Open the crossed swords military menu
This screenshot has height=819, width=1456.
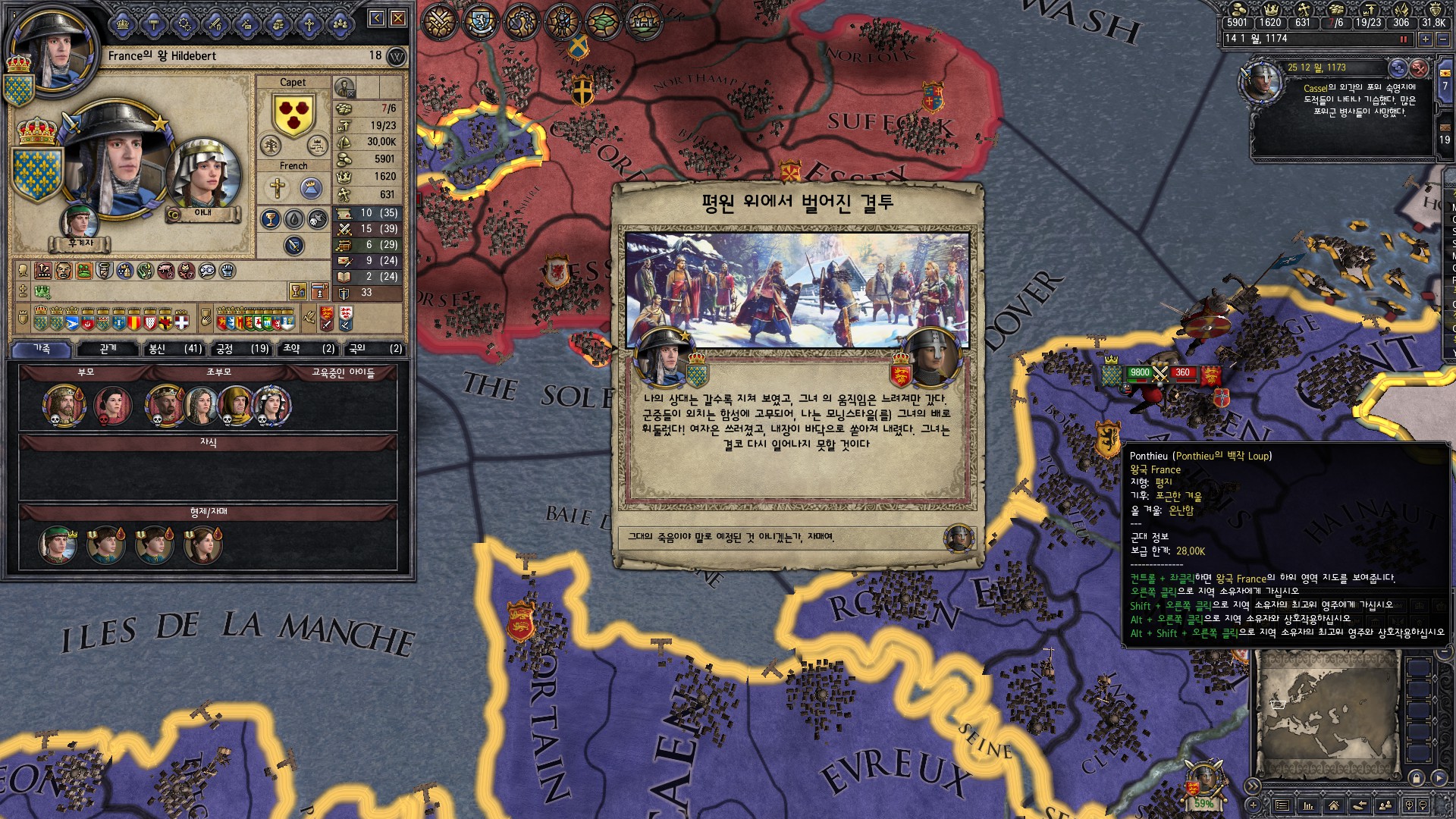click(439, 21)
